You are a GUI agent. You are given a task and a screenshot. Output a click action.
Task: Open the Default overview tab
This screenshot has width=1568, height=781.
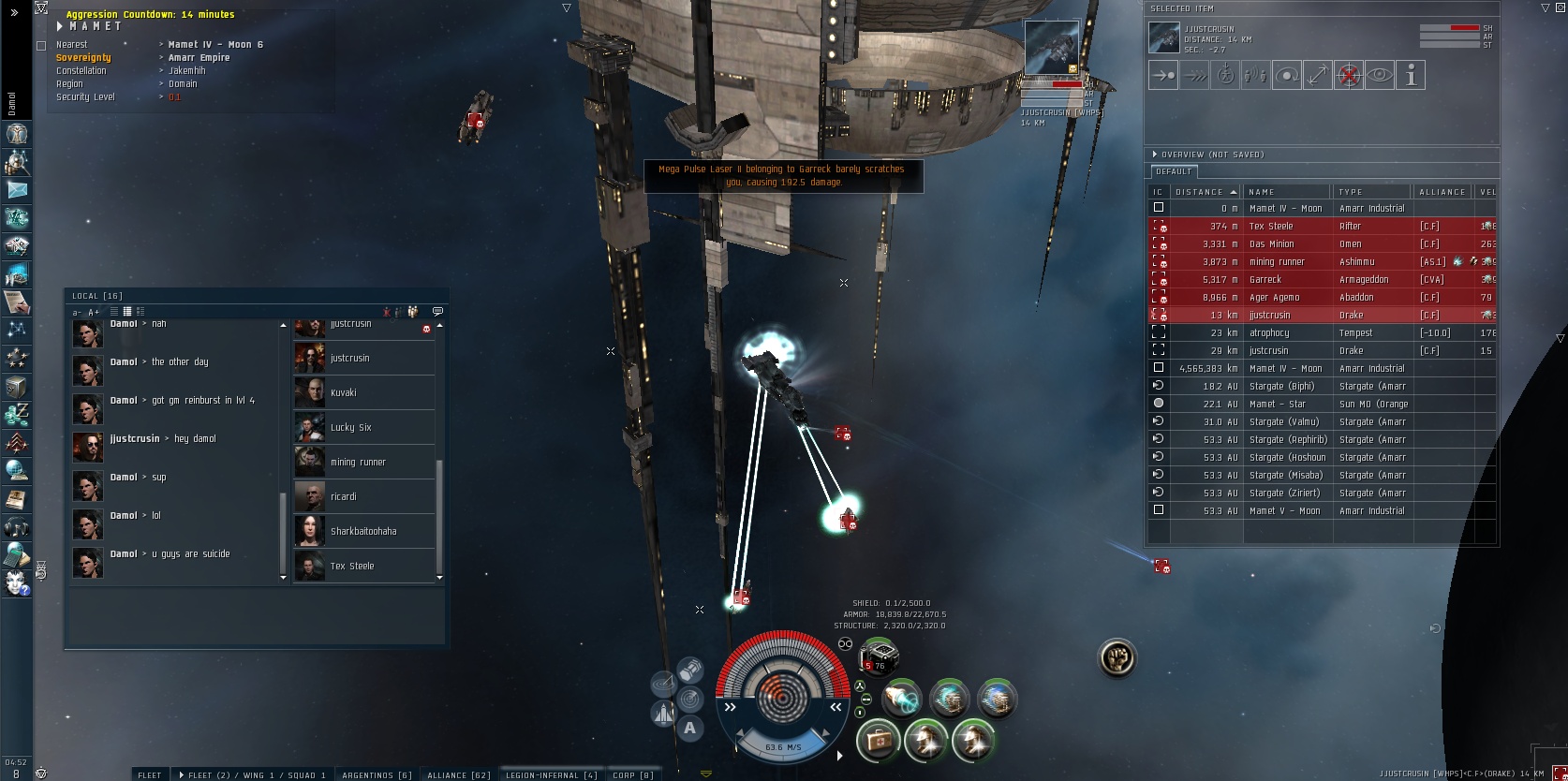[1174, 171]
